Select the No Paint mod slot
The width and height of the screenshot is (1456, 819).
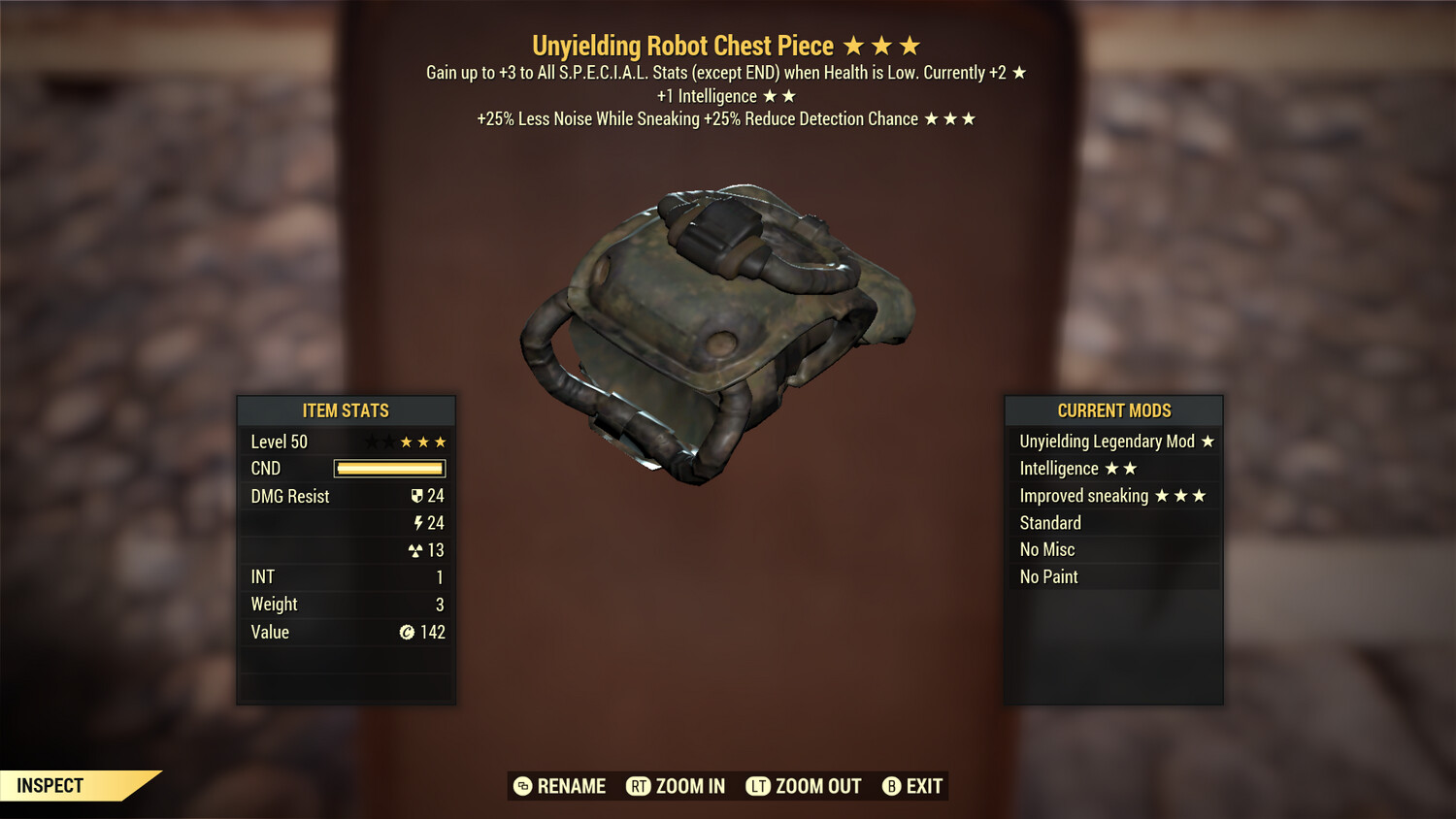click(x=1048, y=576)
